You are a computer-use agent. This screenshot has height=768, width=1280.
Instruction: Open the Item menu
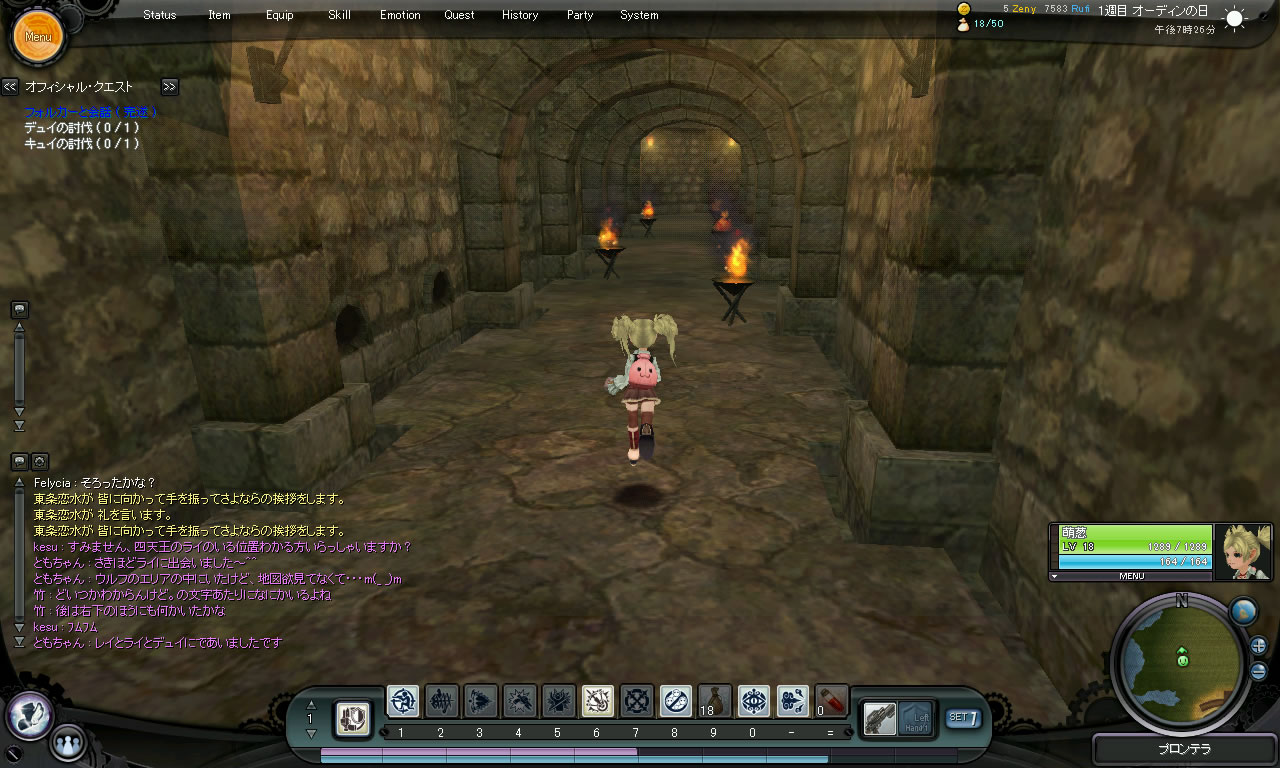tap(219, 15)
